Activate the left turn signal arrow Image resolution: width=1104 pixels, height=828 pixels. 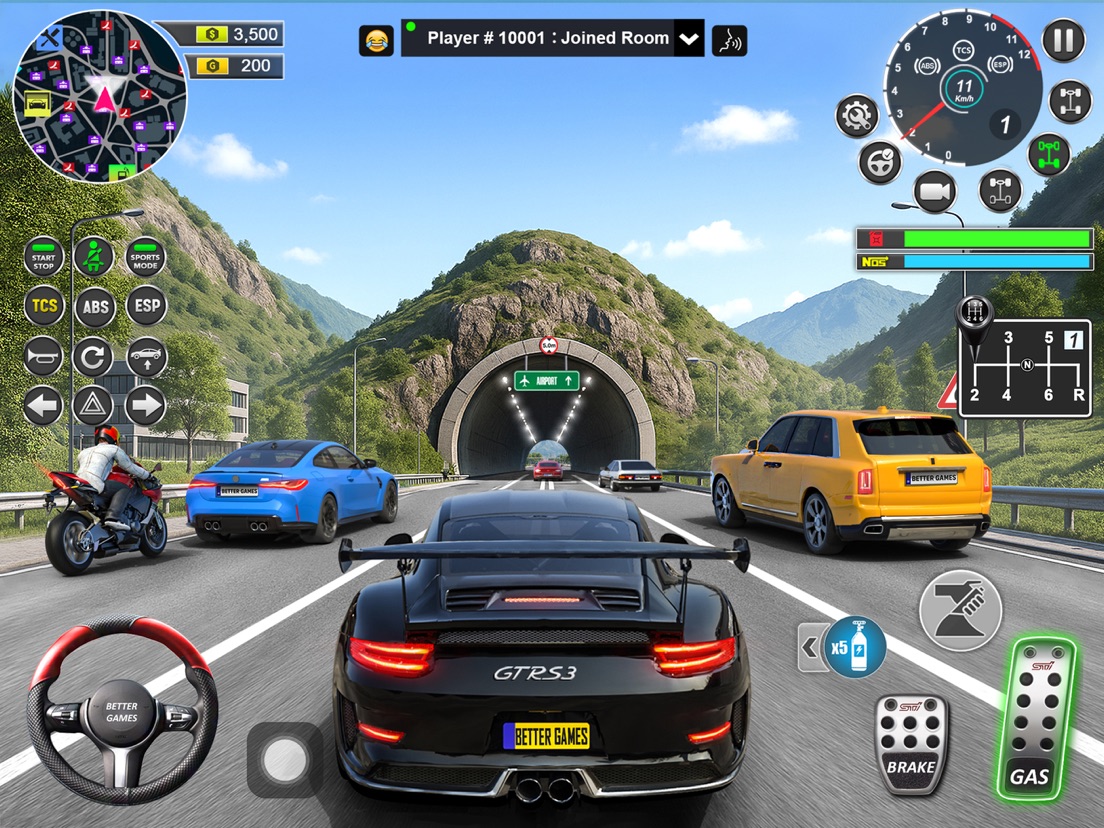click(43, 406)
